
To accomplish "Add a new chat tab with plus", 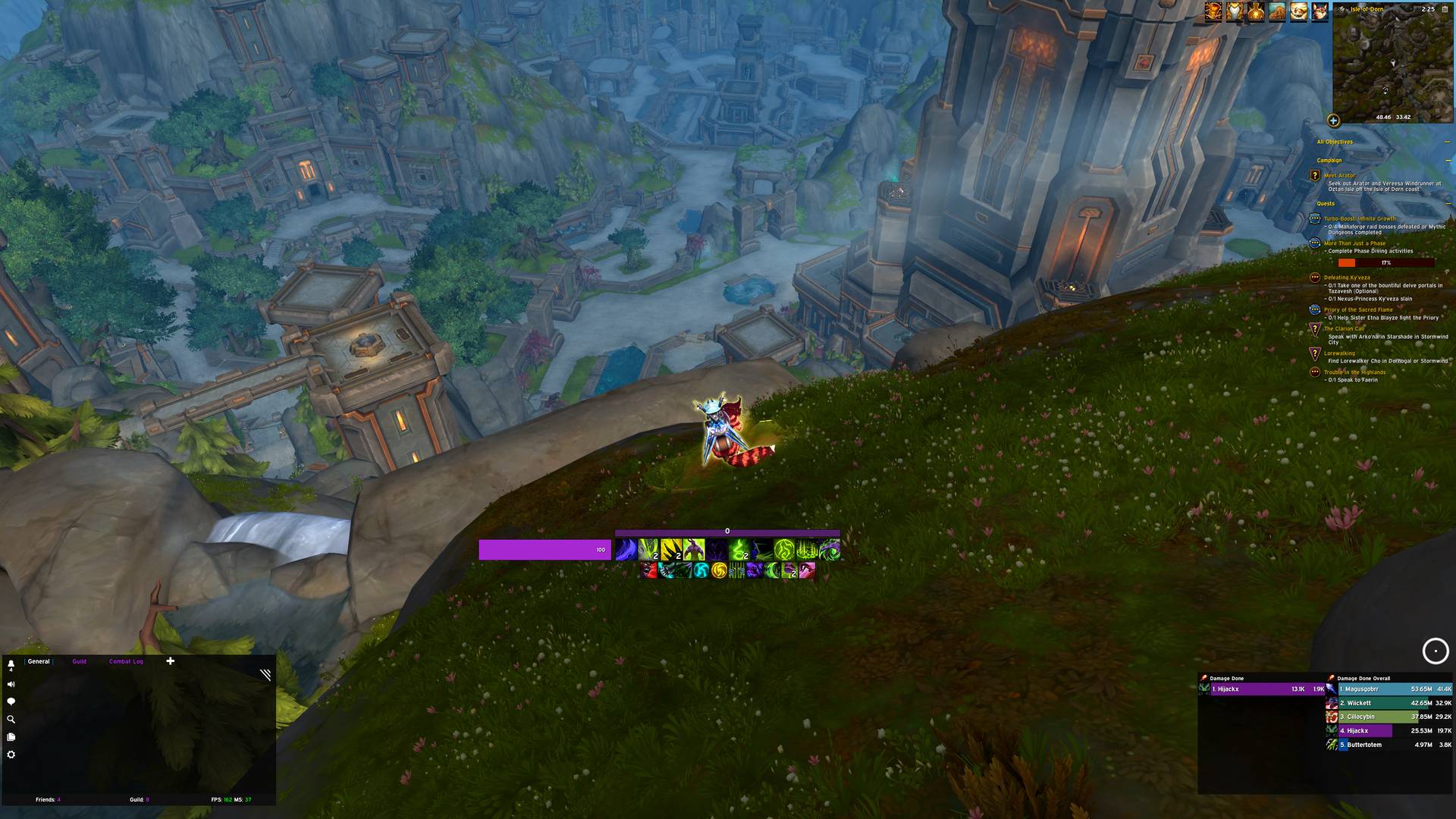I will tap(171, 661).
